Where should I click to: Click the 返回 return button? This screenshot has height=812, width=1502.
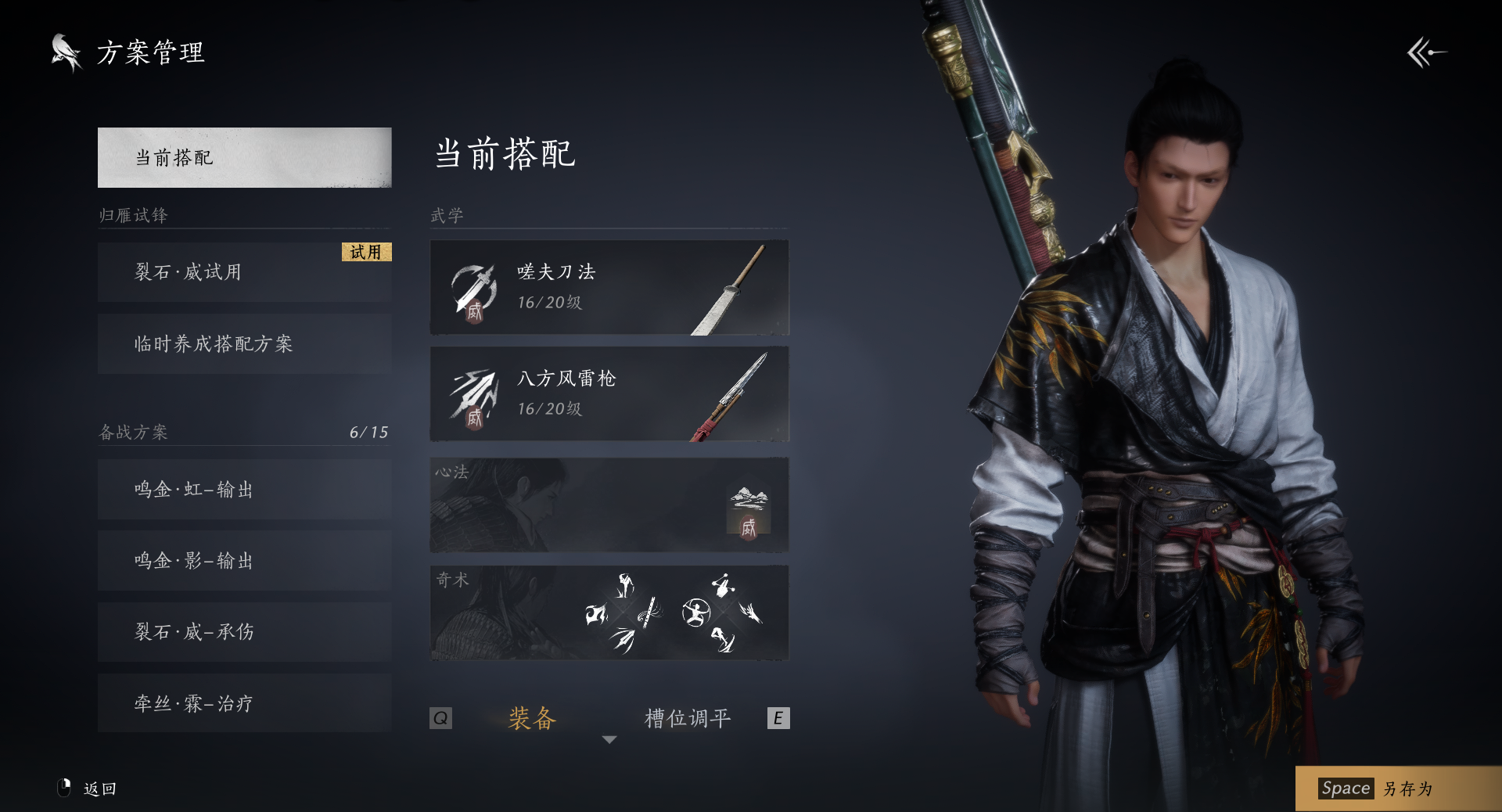click(x=99, y=789)
